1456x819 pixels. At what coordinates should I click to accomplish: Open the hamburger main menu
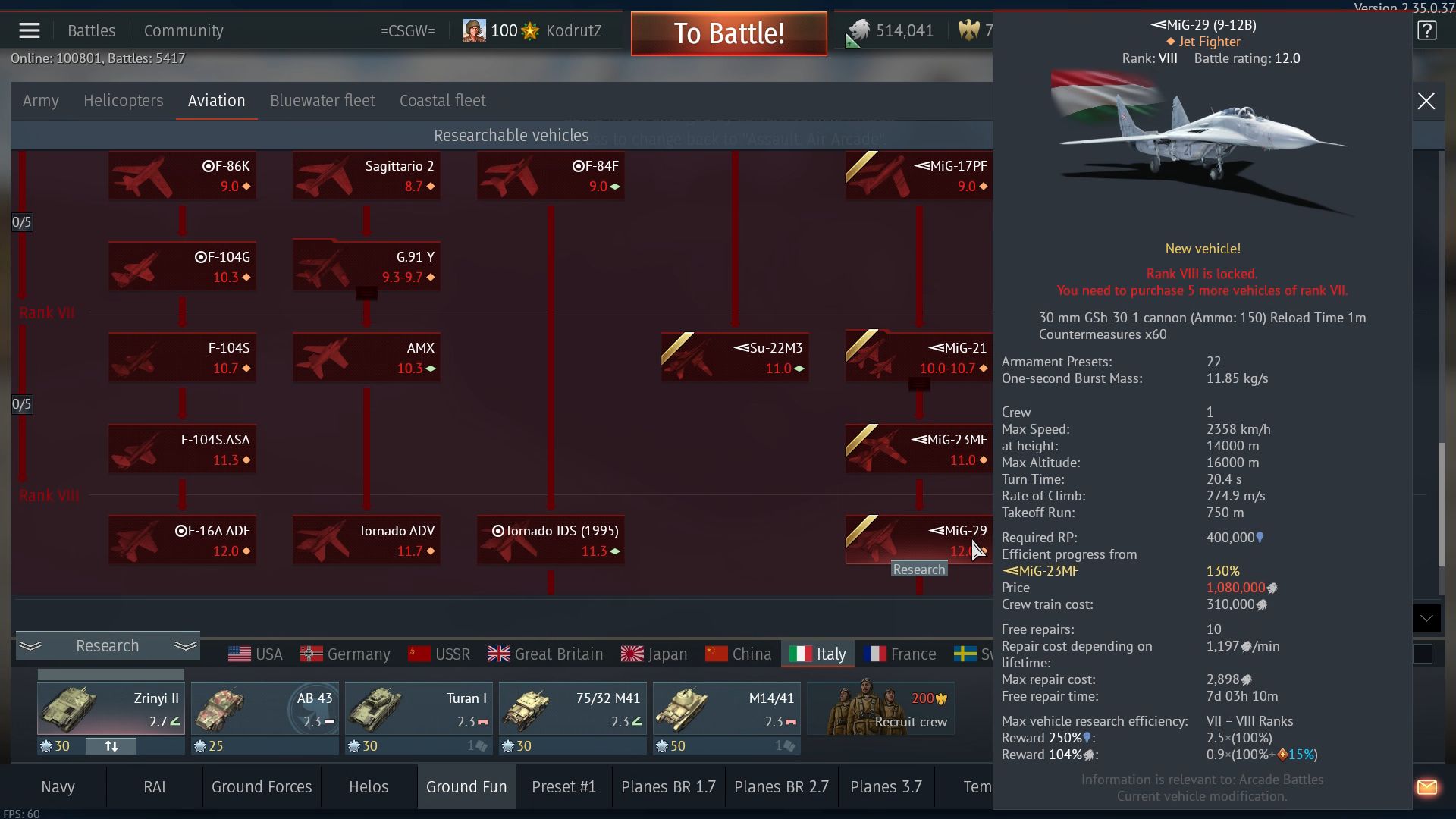(30, 31)
